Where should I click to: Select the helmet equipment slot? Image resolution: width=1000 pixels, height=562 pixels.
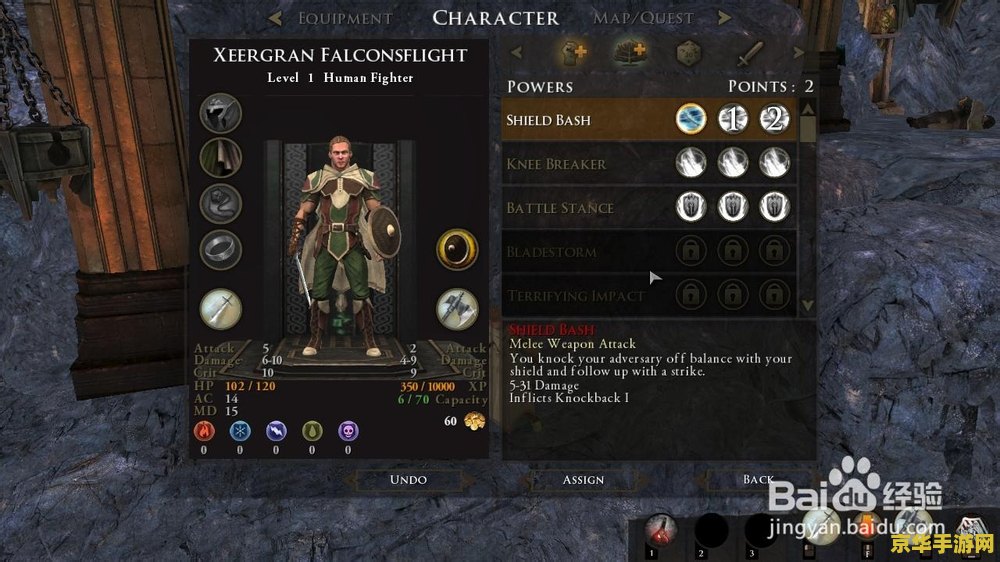(x=220, y=114)
